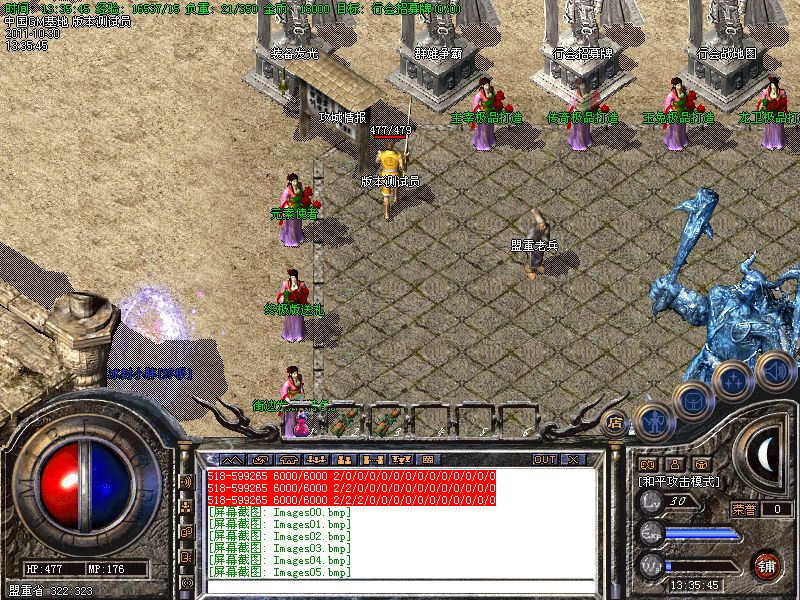
Task: Click the chat input field
Action: pyautogui.click(x=400, y=587)
